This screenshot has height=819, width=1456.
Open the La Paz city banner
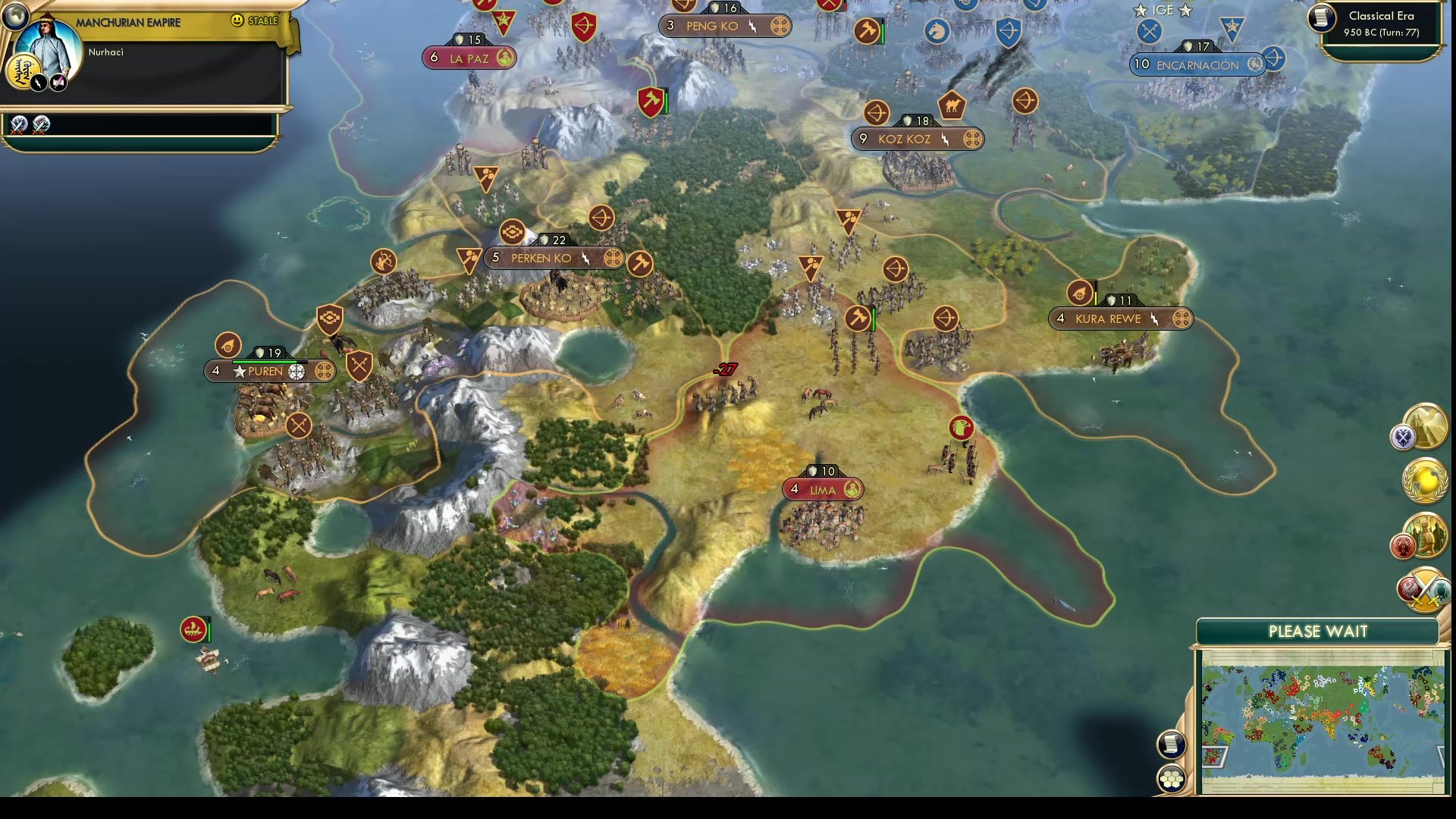469,56
